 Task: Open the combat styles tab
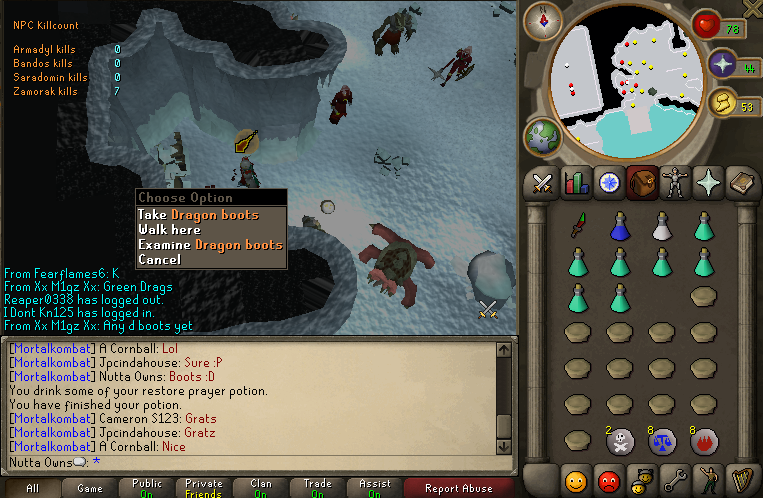[543, 183]
